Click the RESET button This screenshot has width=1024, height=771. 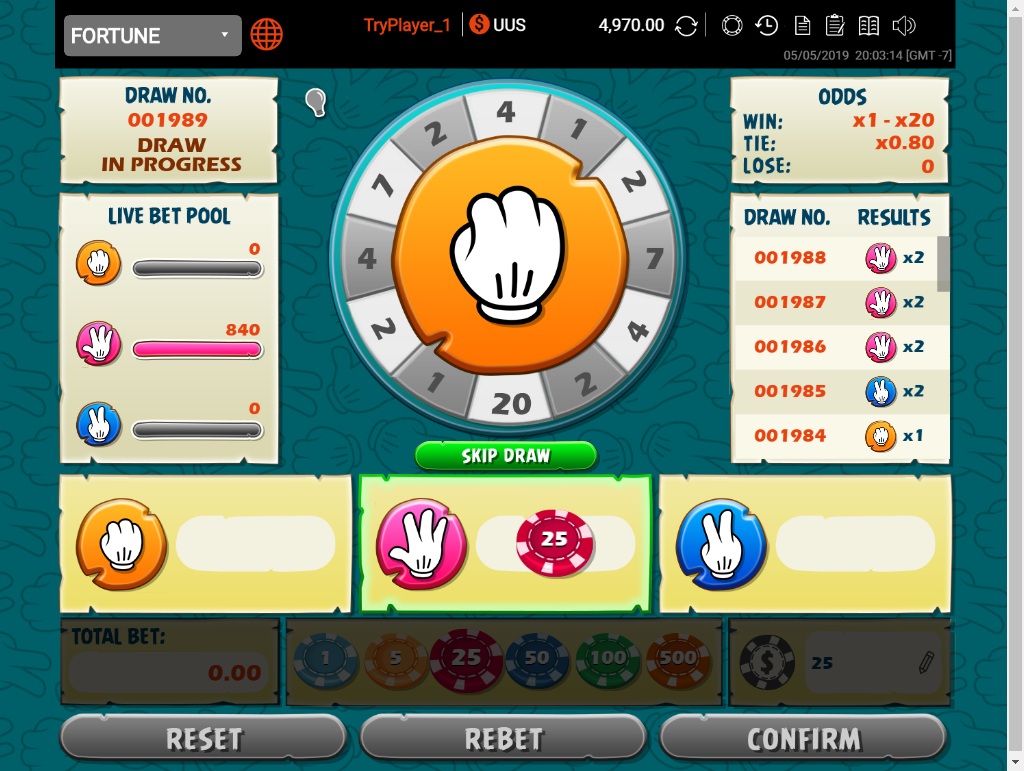[x=204, y=739]
